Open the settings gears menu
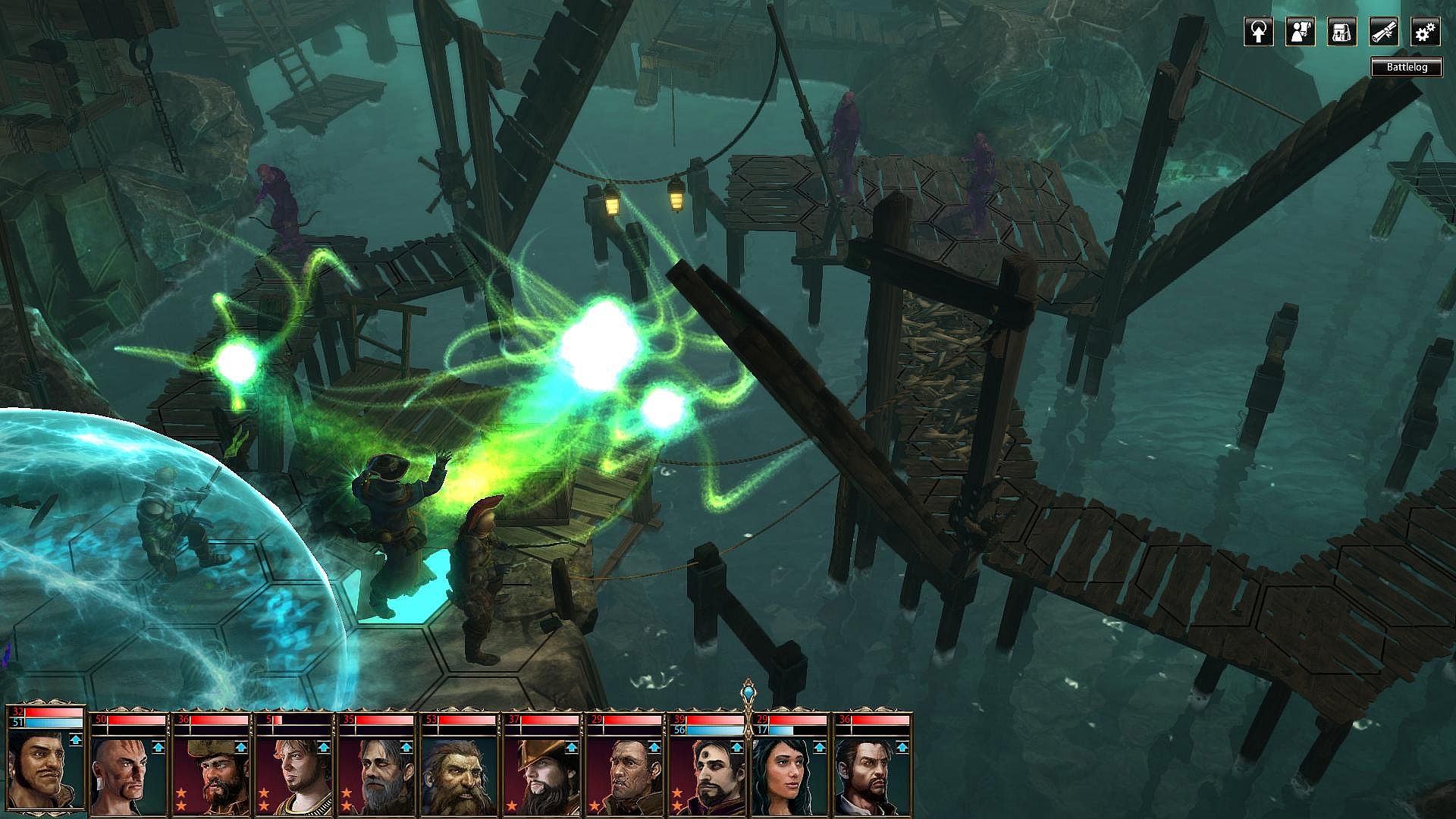This screenshot has width=1456, height=819. pyautogui.click(x=1425, y=32)
